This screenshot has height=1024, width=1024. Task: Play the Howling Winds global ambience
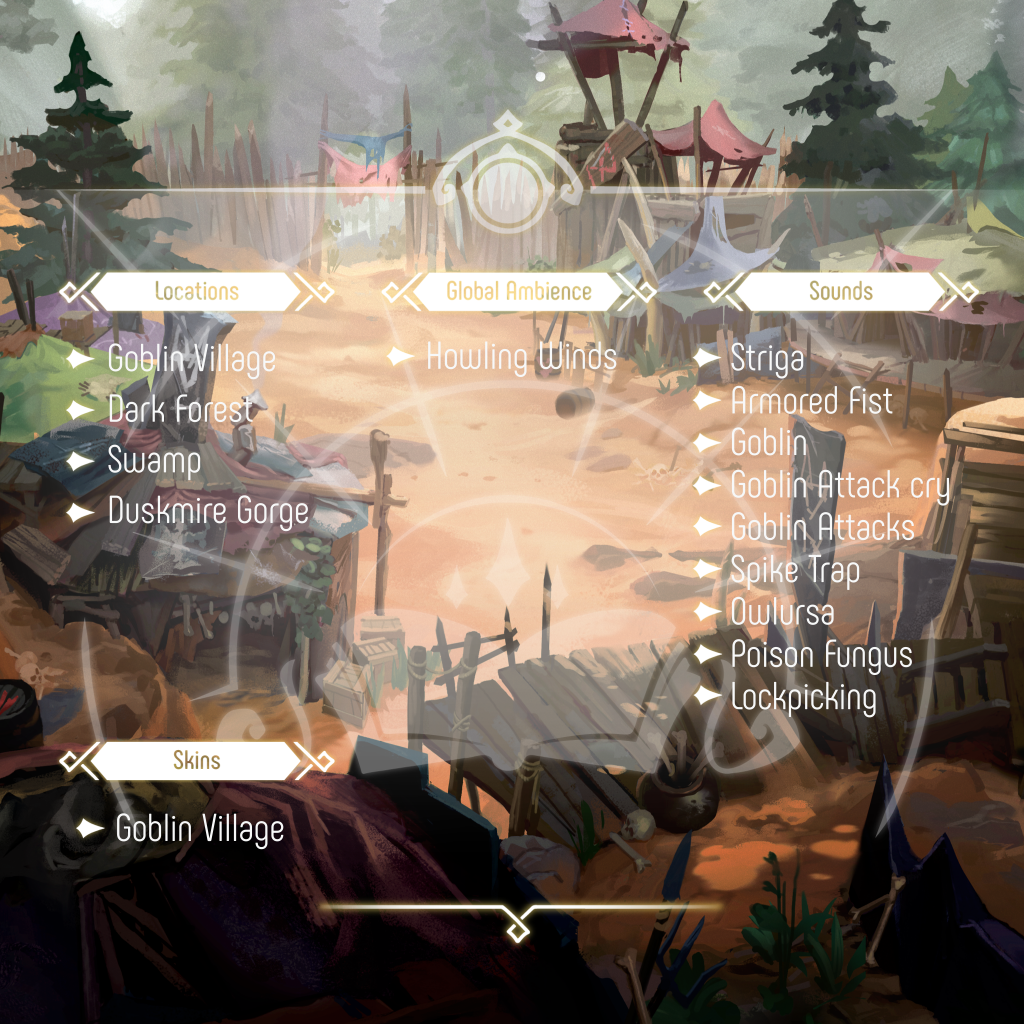[x=521, y=357]
